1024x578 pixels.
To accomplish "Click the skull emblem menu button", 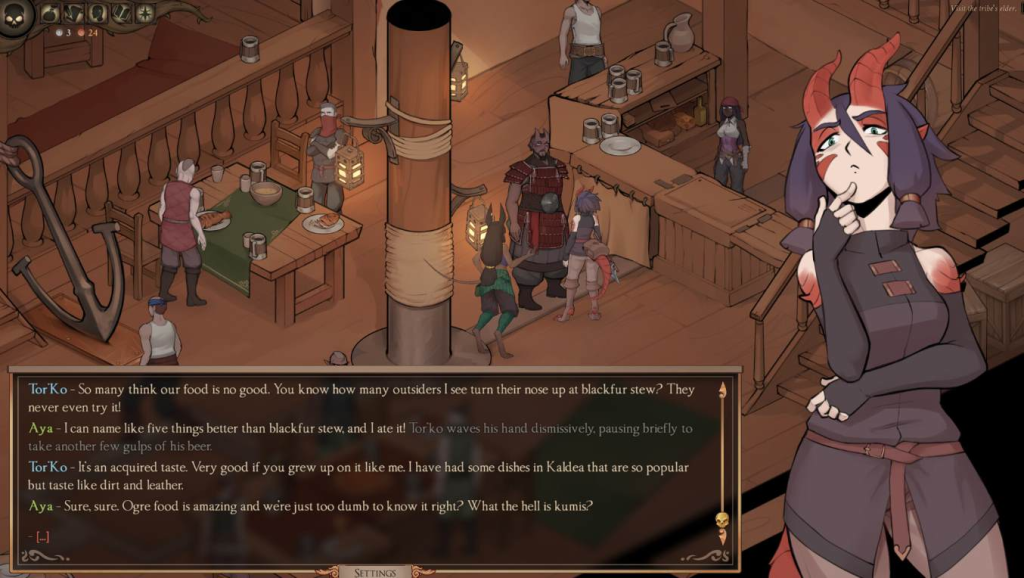I will (14, 17).
